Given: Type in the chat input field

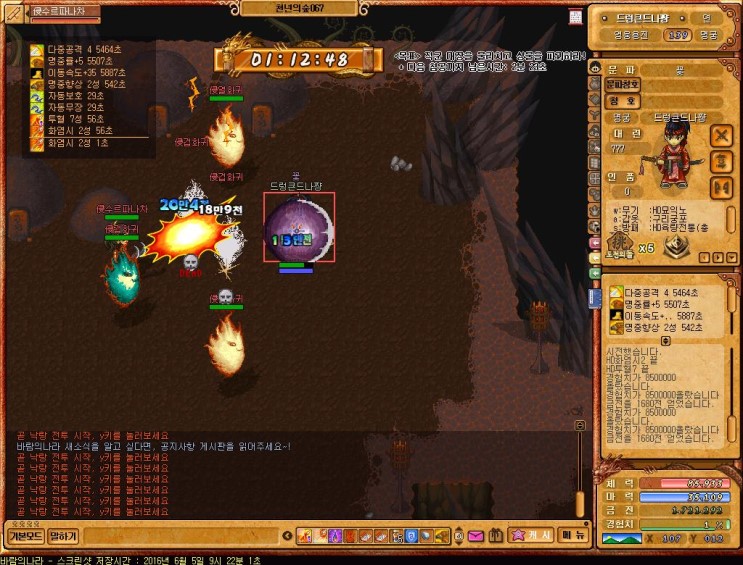Looking at the screenshot, I should pyautogui.click(x=180, y=537).
